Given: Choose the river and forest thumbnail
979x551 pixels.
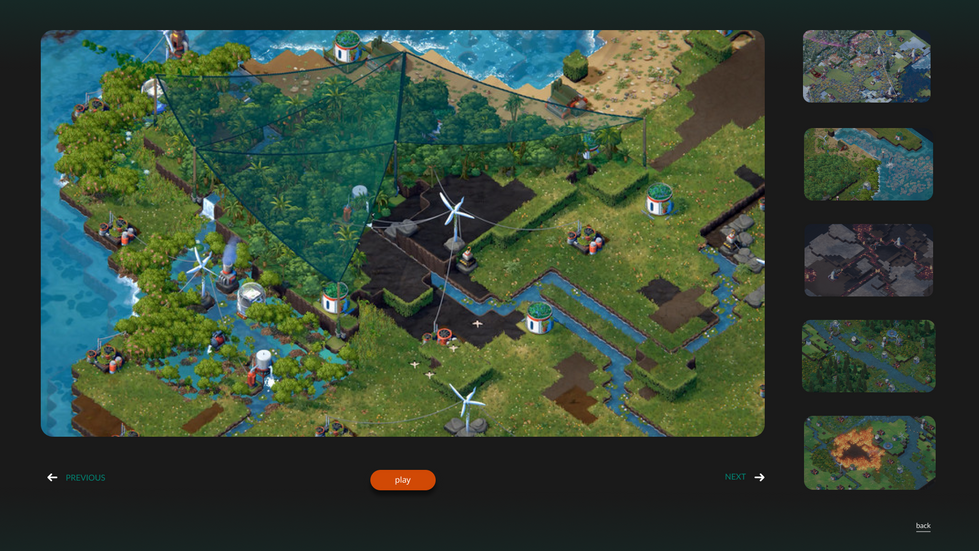Looking at the screenshot, I should [868, 164].
